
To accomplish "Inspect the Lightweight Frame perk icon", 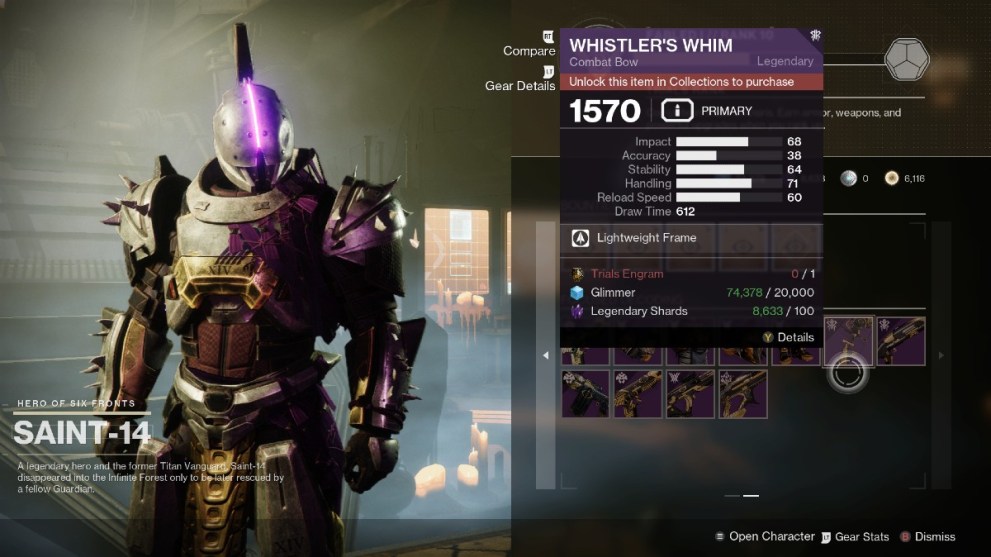I will tap(580, 238).
